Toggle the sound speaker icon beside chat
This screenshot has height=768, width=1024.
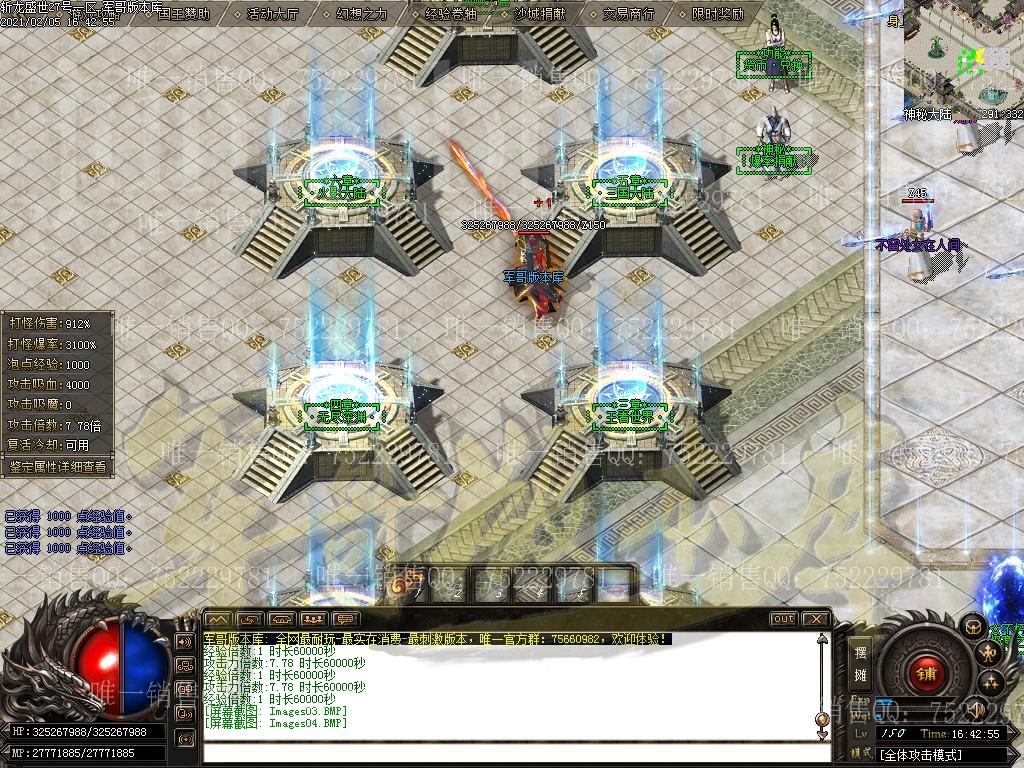pos(185,641)
